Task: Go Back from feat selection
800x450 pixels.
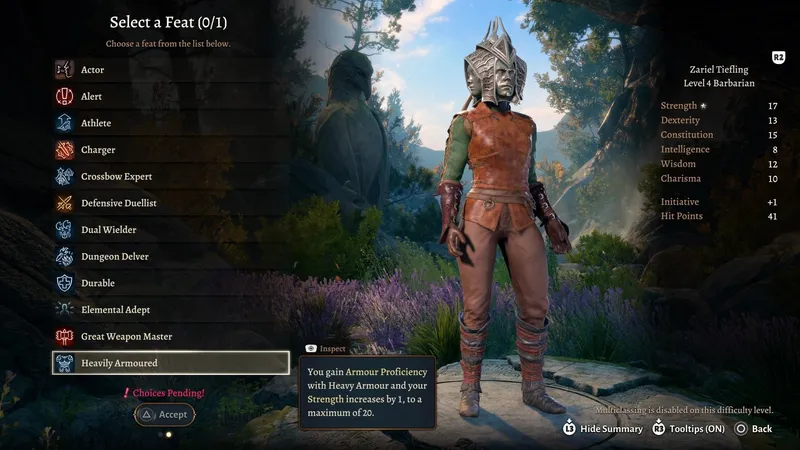Action: (x=754, y=428)
